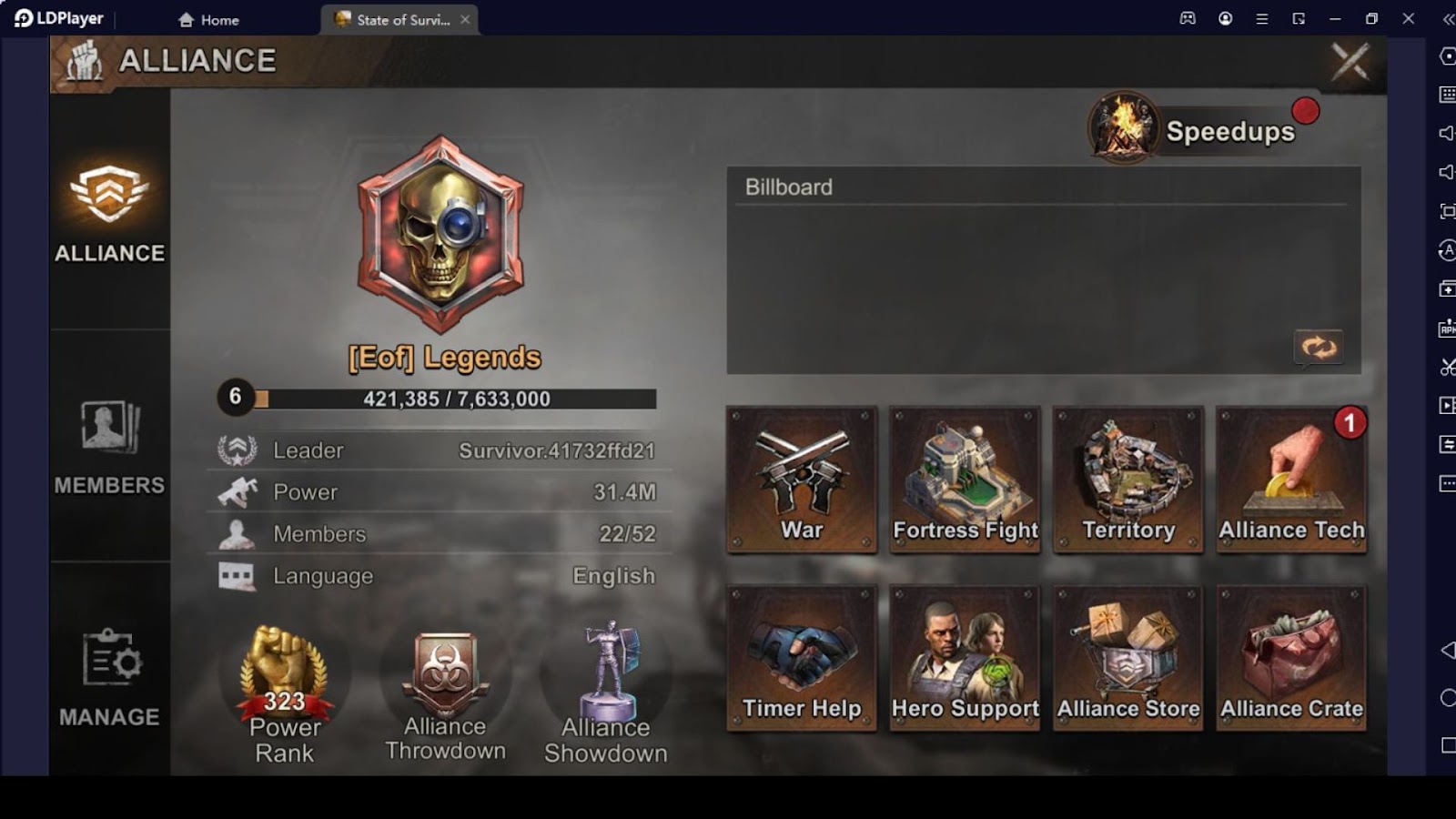The height and width of the screenshot is (819, 1456).
Task: Open the Manage tab
Action: (x=109, y=677)
